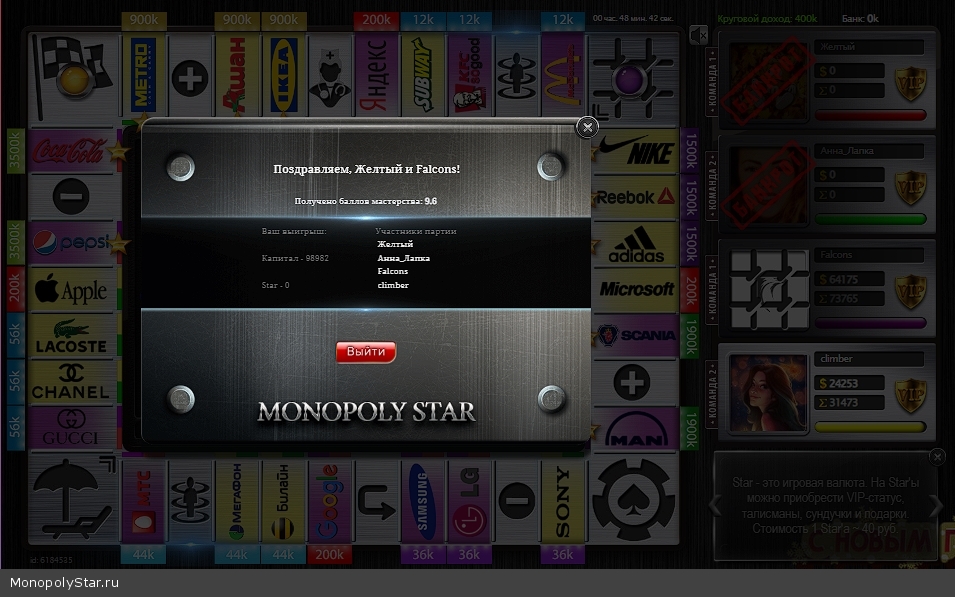This screenshot has height=597, width=955.
Task: Select the Scania board tile
Action: click(636, 335)
